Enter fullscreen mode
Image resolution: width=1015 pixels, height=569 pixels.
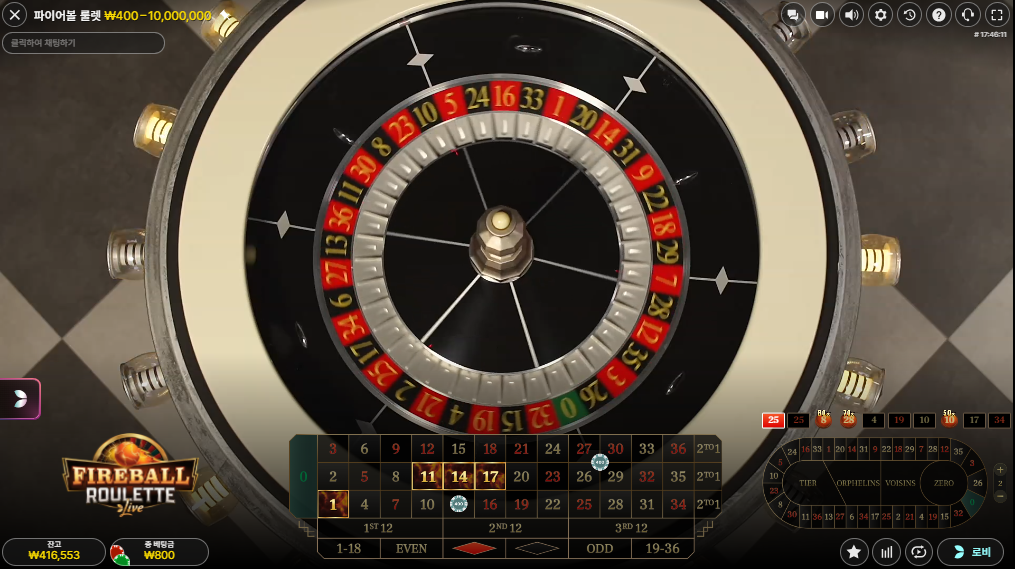click(997, 14)
